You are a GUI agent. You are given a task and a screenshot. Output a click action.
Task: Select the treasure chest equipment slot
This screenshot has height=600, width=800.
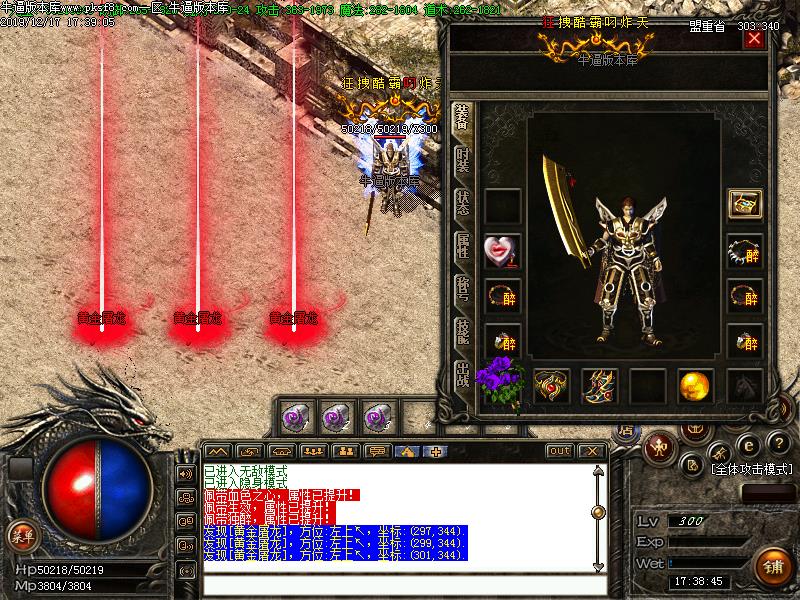click(x=744, y=204)
